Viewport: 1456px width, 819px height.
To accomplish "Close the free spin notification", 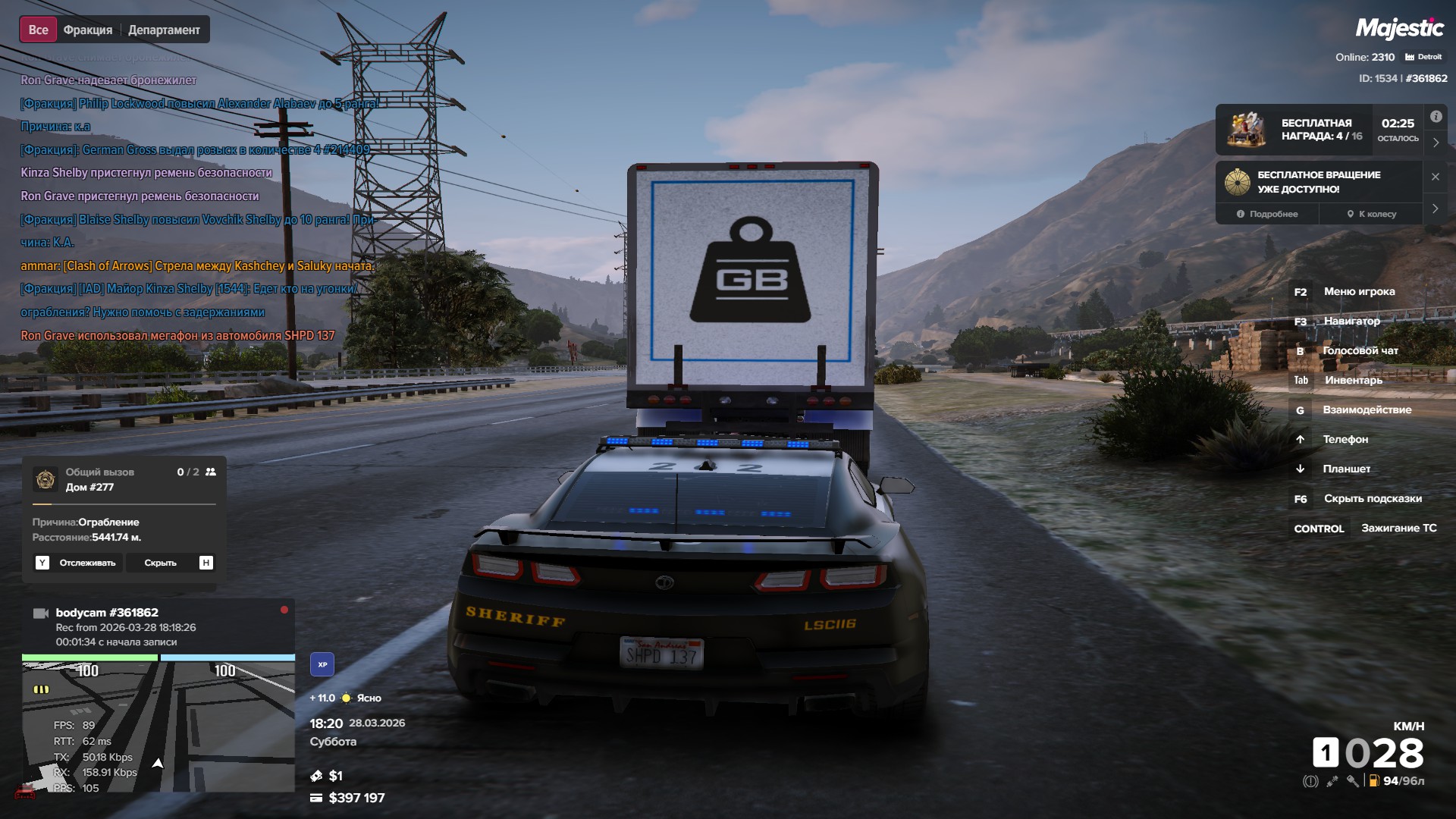I will tap(1435, 177).
